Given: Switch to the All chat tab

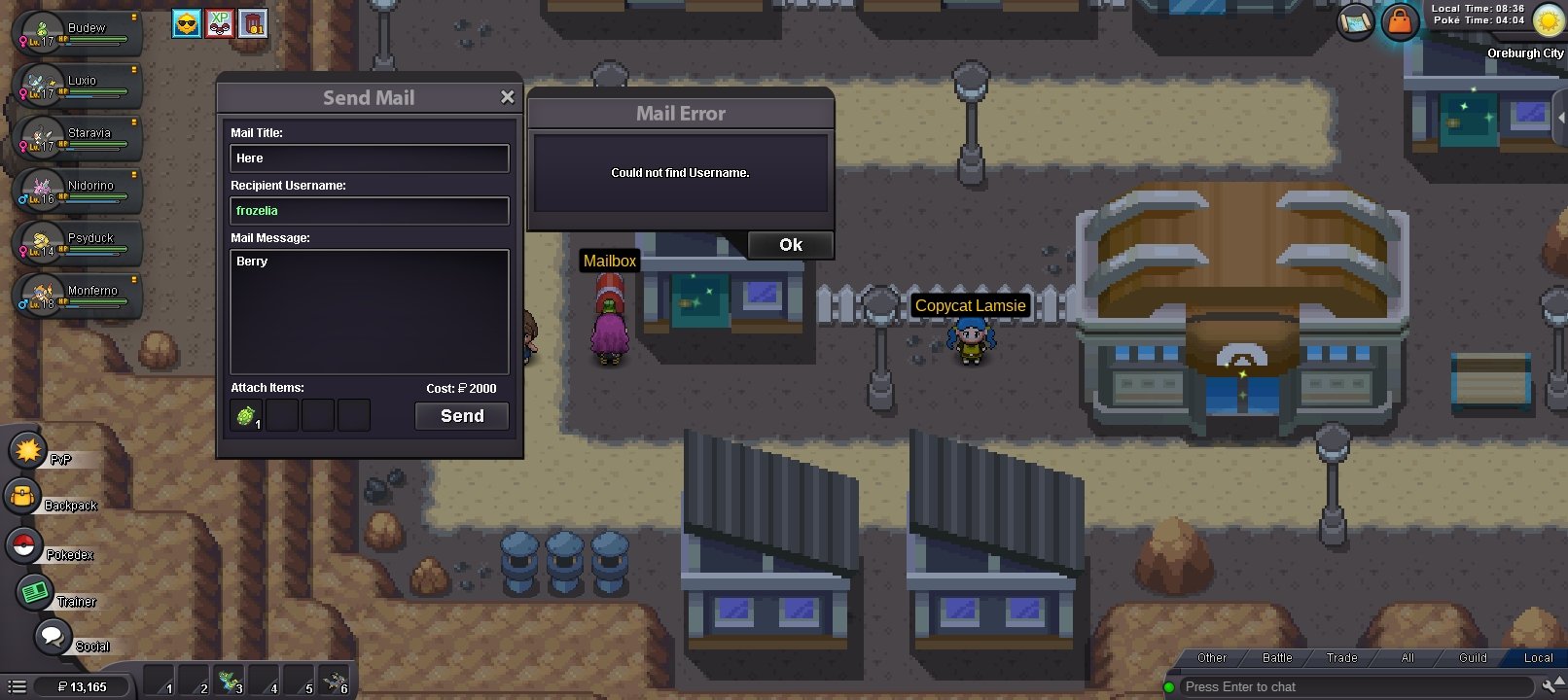Looking at the screenshot, I should [1407, 657].
